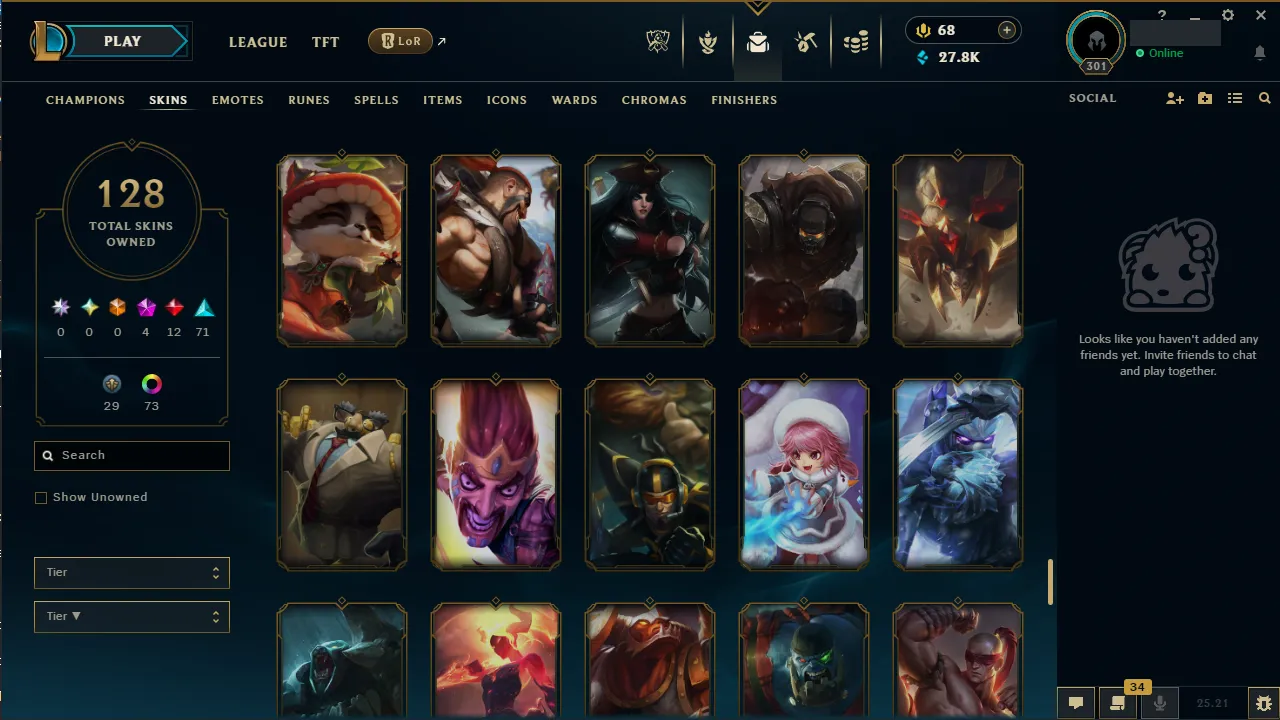Click the chromas color wheel in sidebar
The height and width of the screenshot is (720, 1280).
(151, 383)
